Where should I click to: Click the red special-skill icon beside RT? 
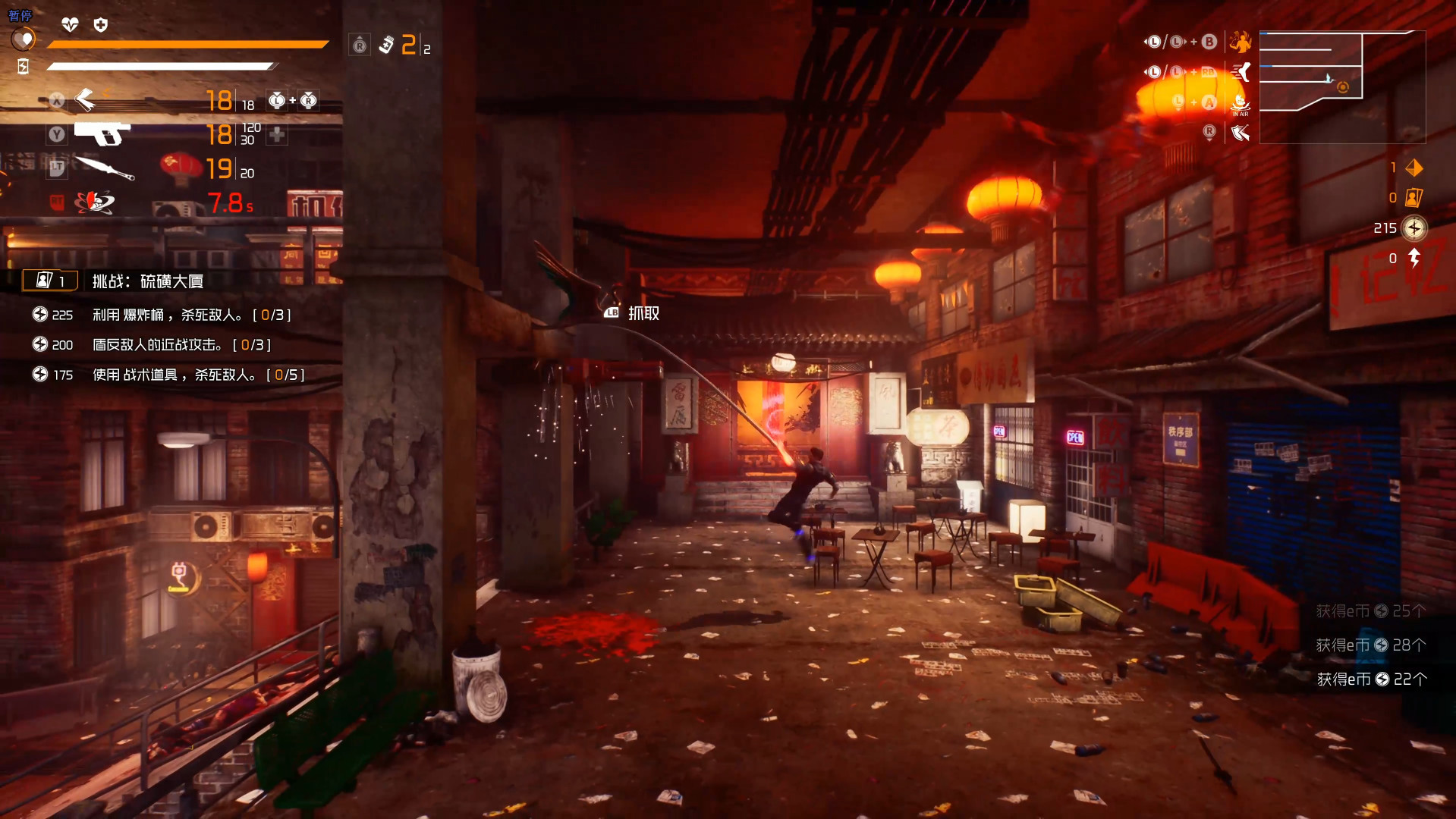click(95, 203)
